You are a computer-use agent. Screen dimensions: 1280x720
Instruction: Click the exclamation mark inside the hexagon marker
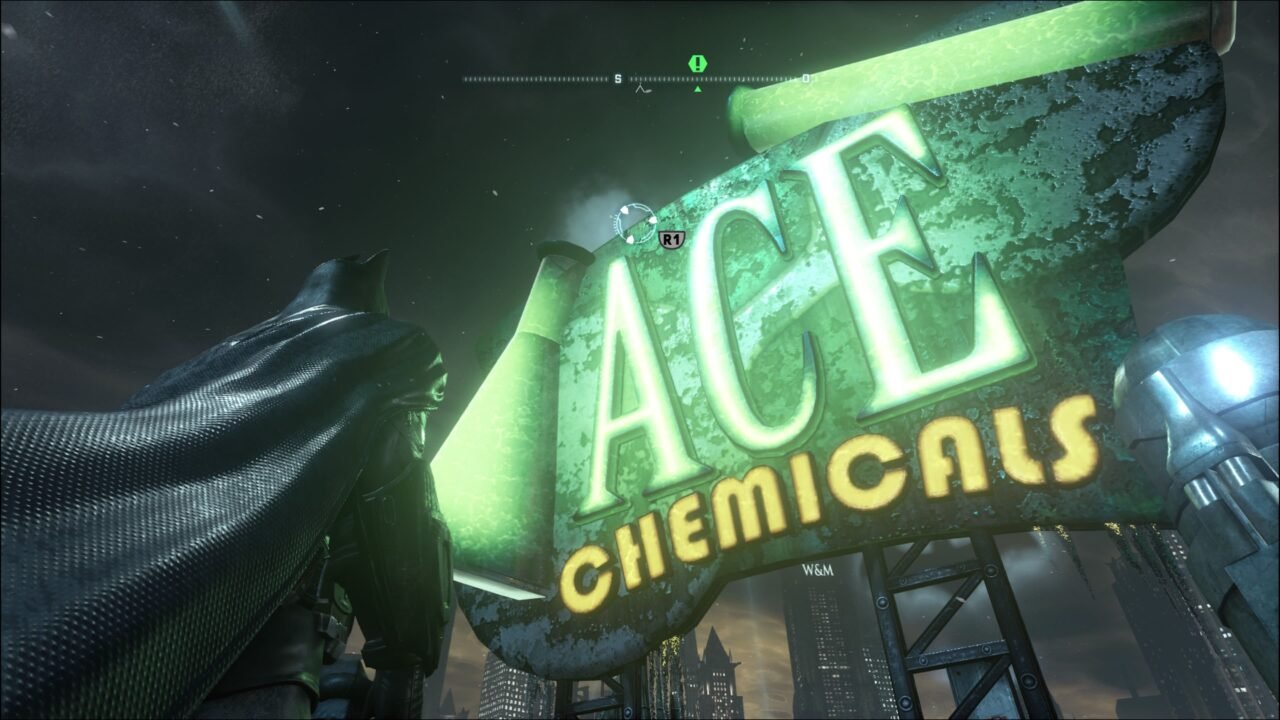[x=697, y=62]
